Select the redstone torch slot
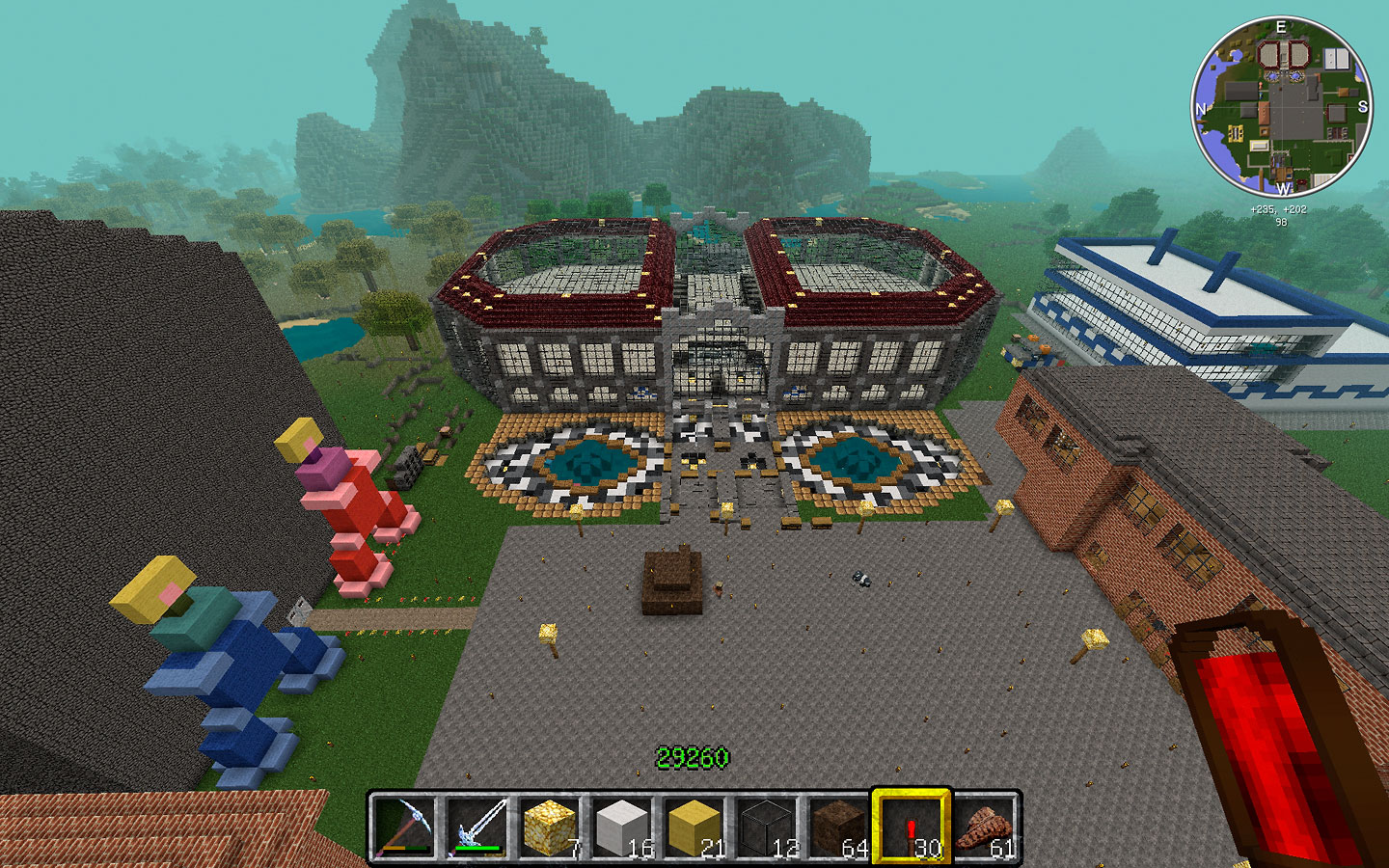Screen dimensions: 1389x868 [911, 827]
